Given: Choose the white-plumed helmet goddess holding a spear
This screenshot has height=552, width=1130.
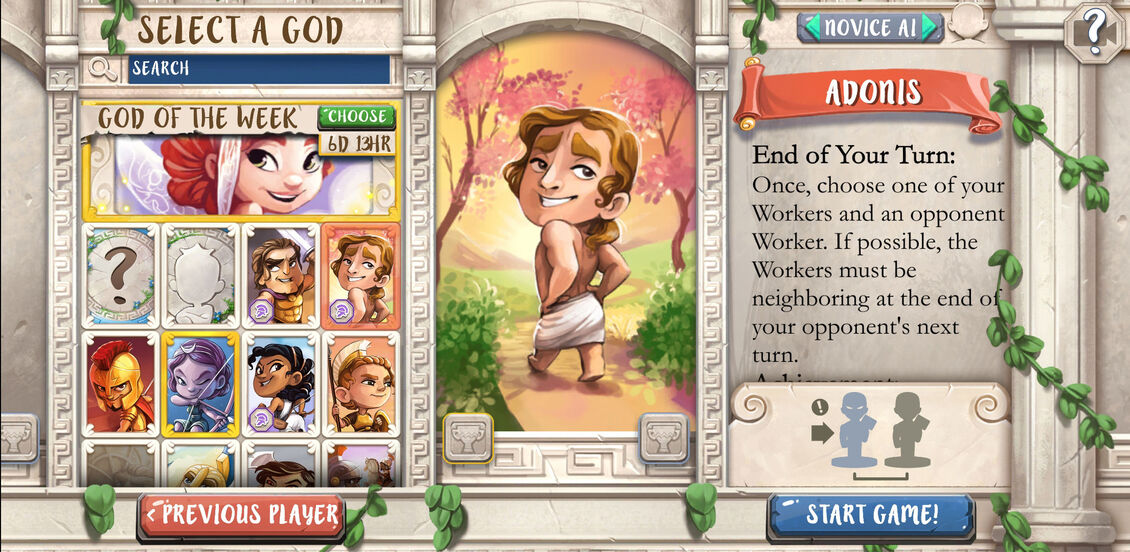Looking at the screenshot, I should (361, 384).
